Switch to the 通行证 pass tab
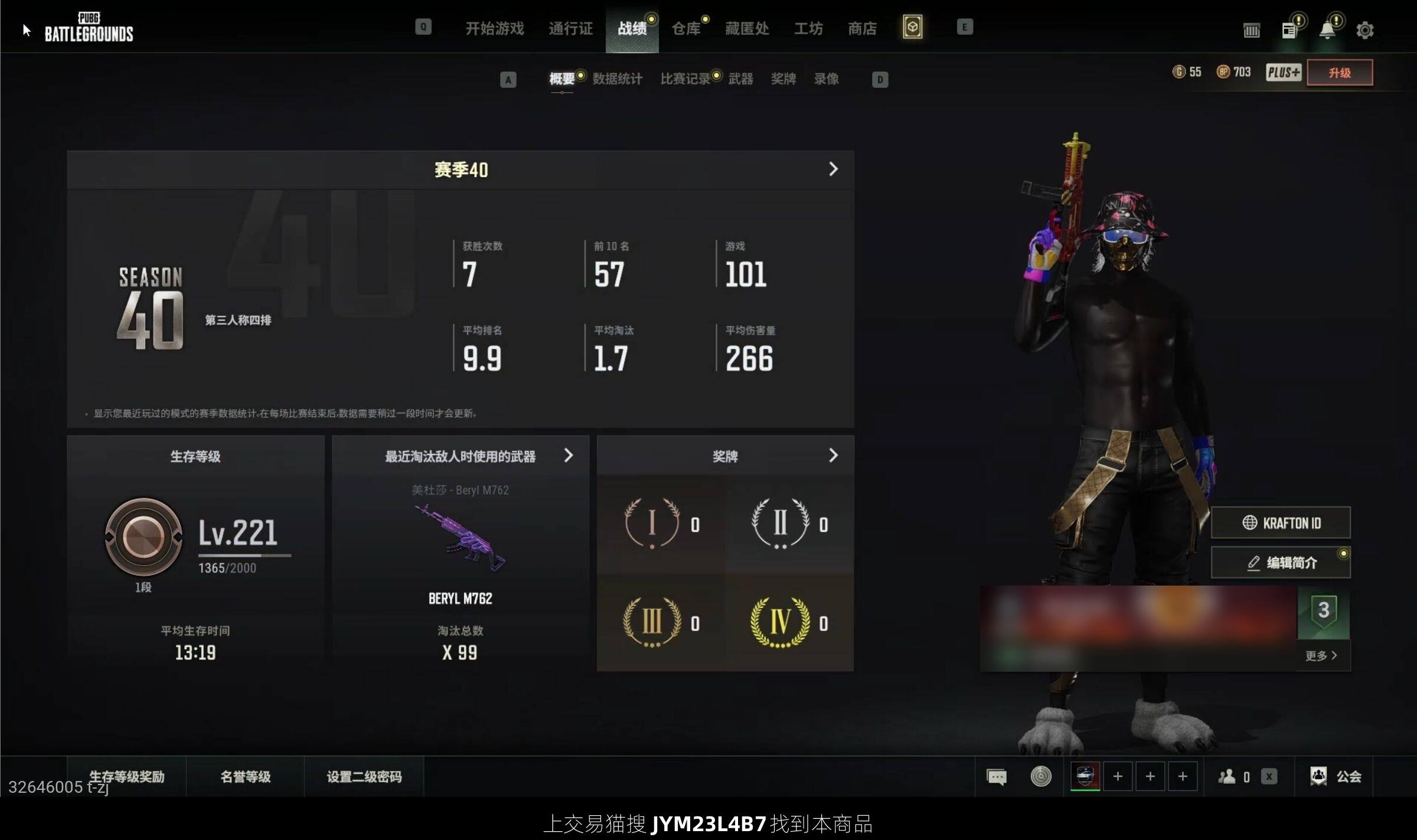This screenshot has height=840, width=1417. (x=570, y=28)
